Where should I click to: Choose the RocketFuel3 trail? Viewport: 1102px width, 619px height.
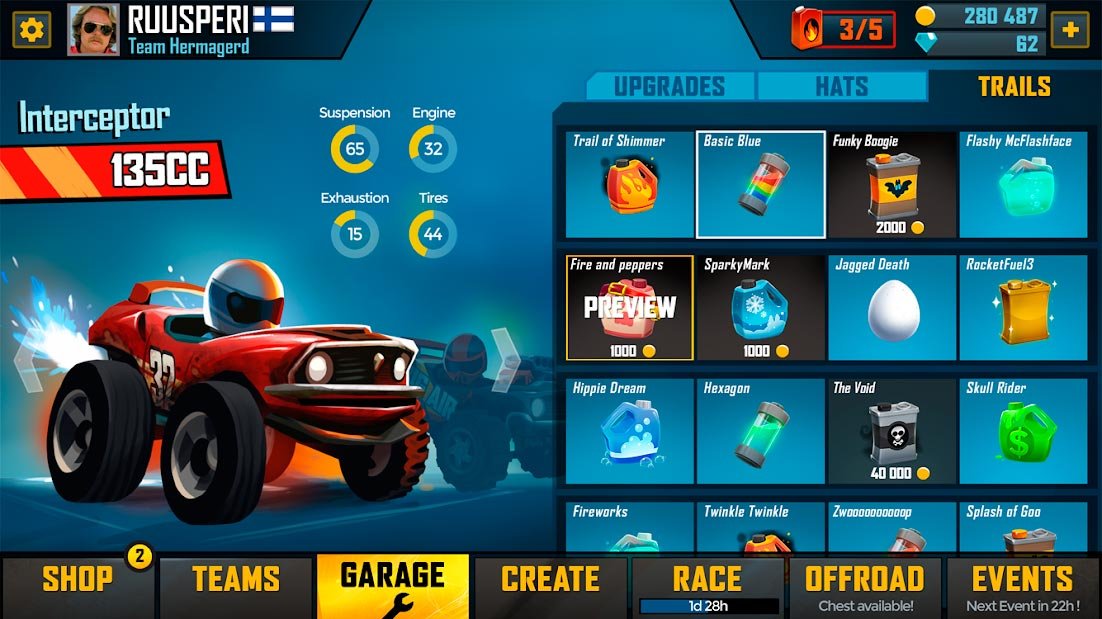[x=1023, y=308]
